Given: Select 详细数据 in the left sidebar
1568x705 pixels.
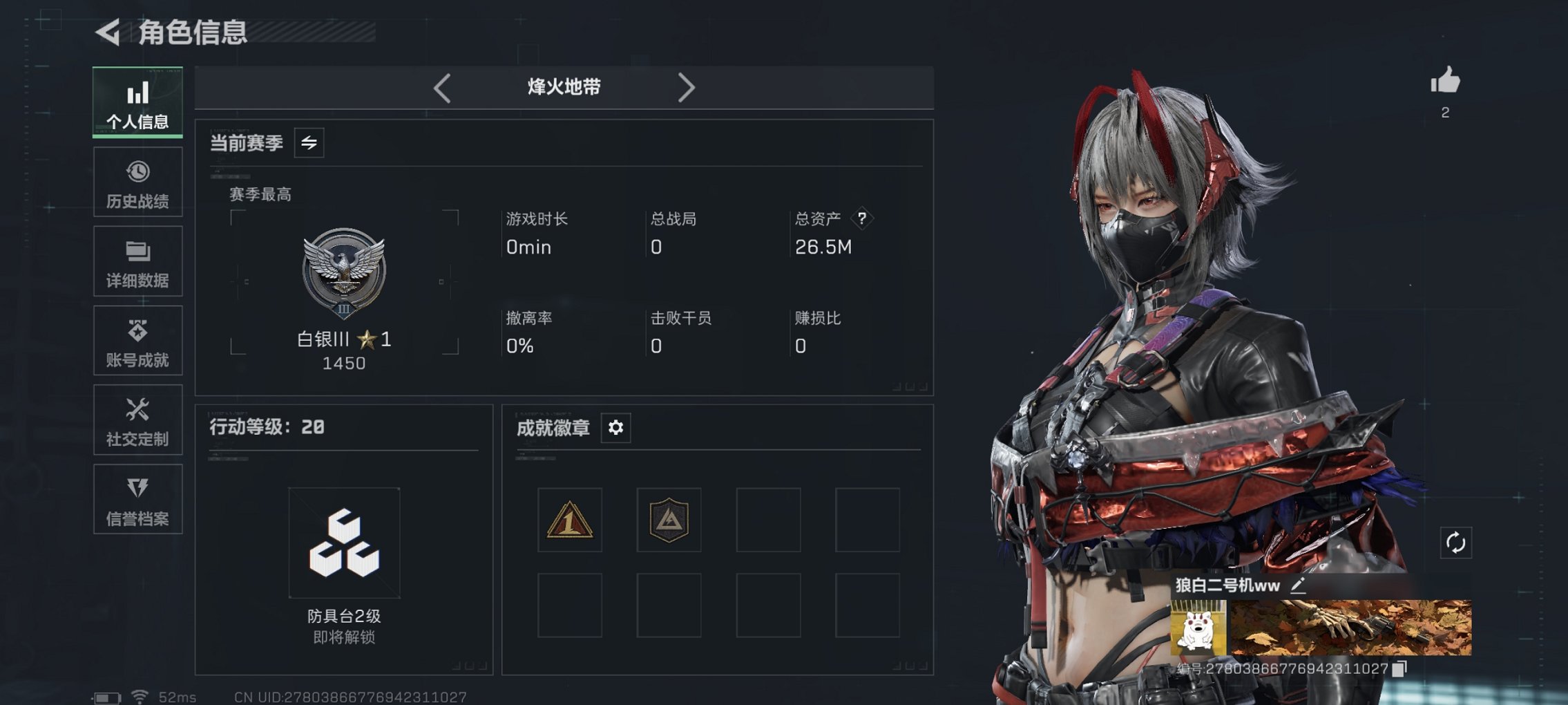Looking at the screenshot, I should [137, 261].
